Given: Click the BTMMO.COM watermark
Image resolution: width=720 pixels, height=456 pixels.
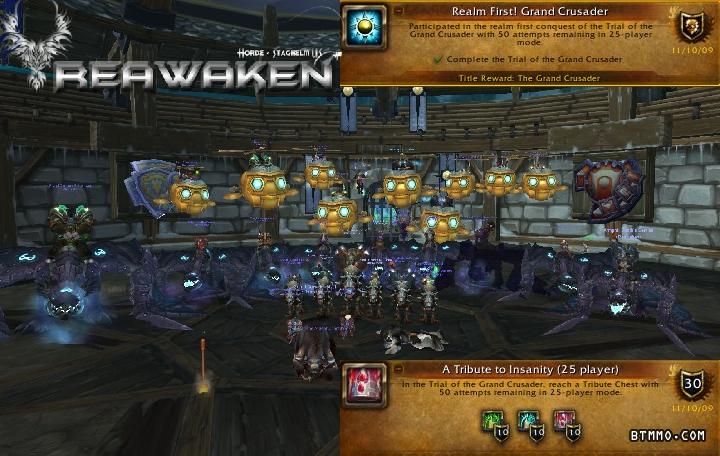Looking at the screenshot, I should [x=668, y=436].
